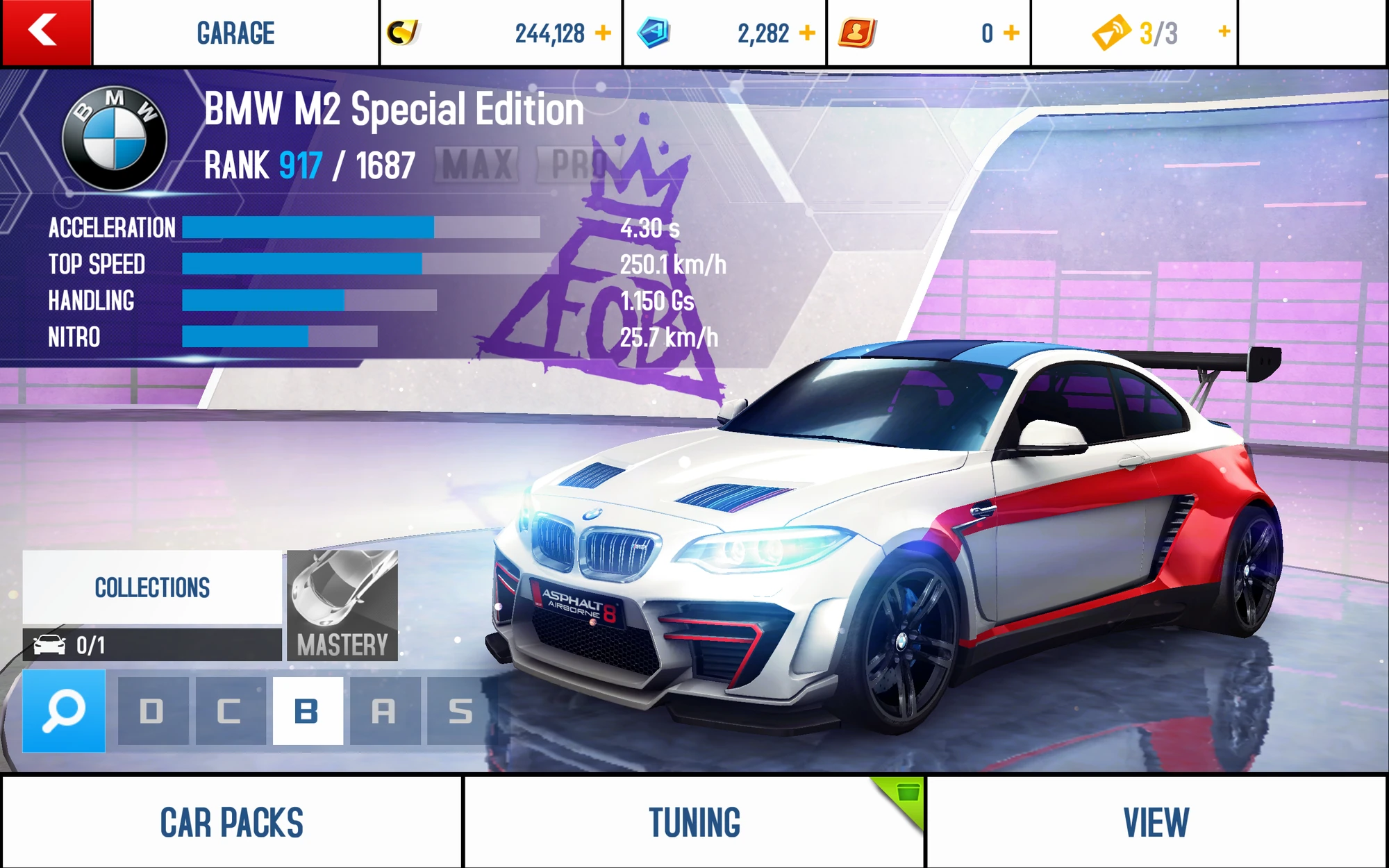Viewport: 1389px width, 868px height.
Task: Click the plus next to race tickets
Action: 1224,31
